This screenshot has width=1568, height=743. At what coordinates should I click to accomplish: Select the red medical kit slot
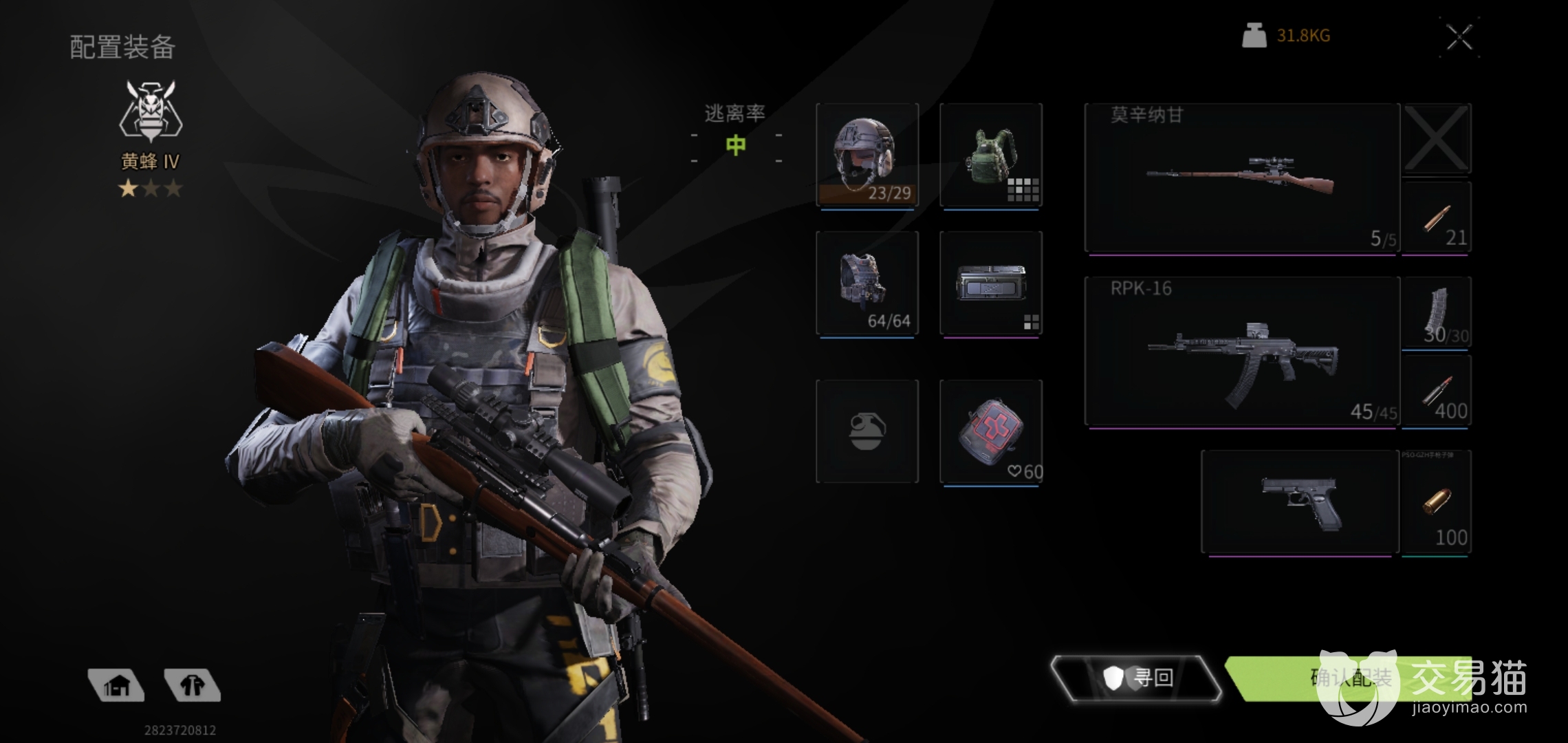pyautogui.click(x=990, y=431)
